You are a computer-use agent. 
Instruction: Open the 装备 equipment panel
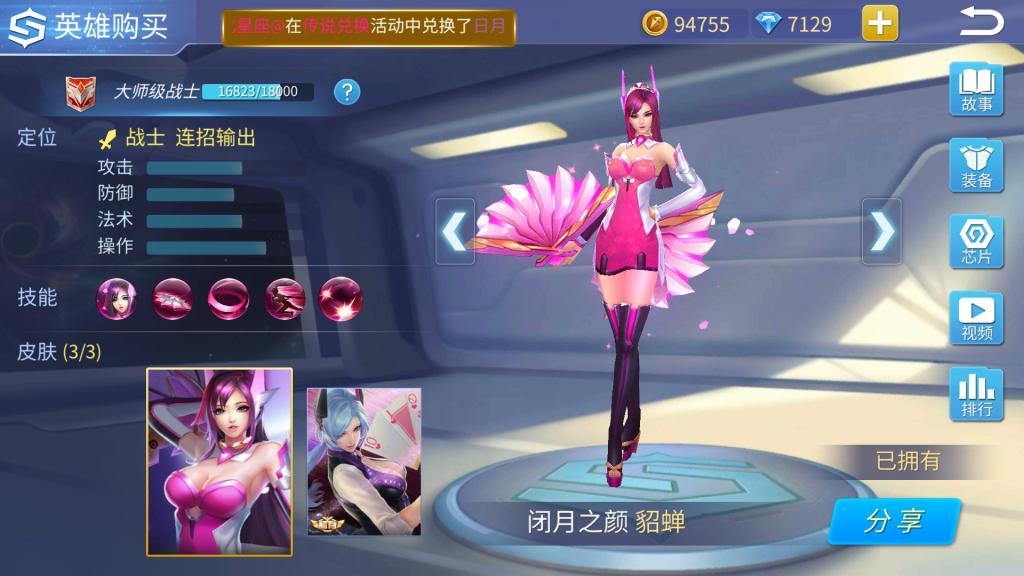pyautogui.click(x=976, y=166)
